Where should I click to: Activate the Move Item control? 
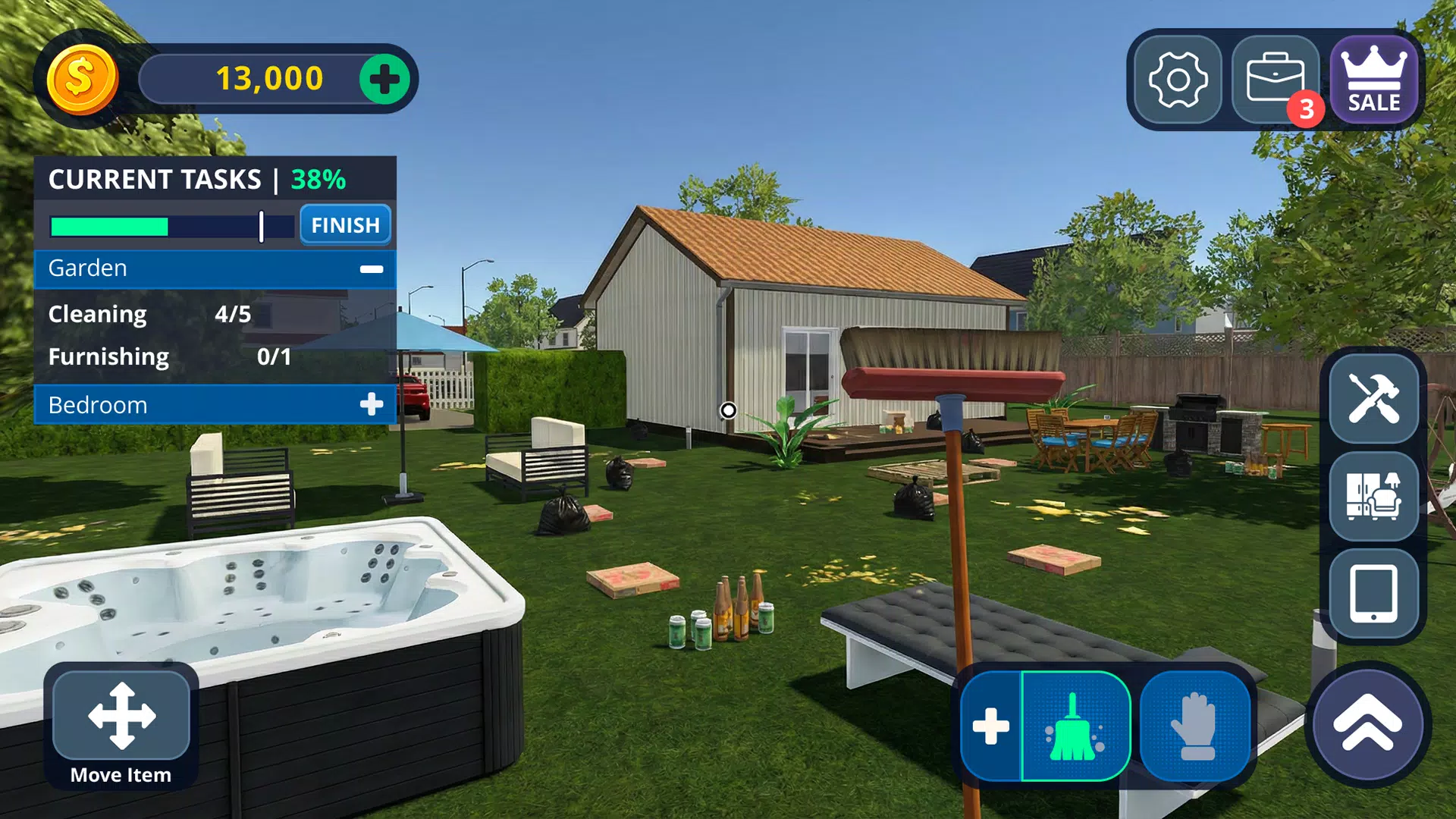click(x=120, y=717)
